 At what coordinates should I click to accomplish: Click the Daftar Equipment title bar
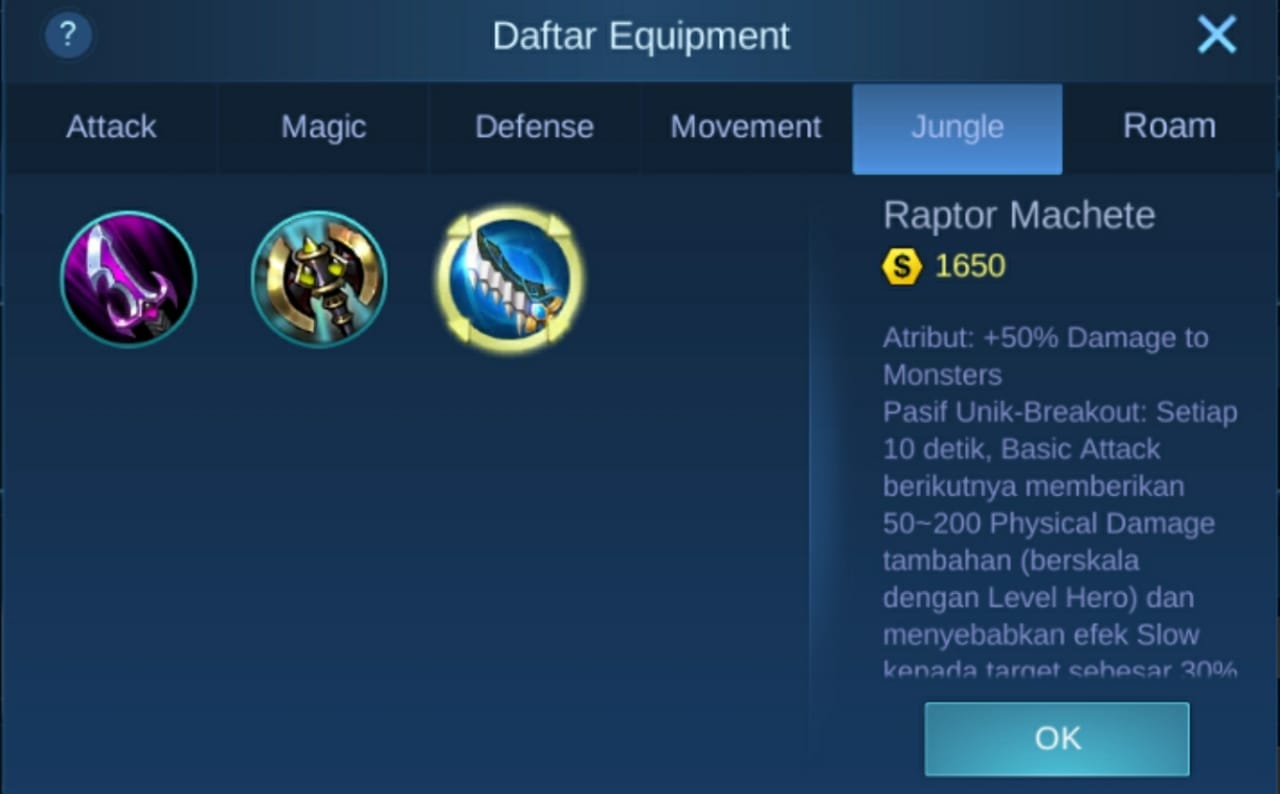[640, 36]
